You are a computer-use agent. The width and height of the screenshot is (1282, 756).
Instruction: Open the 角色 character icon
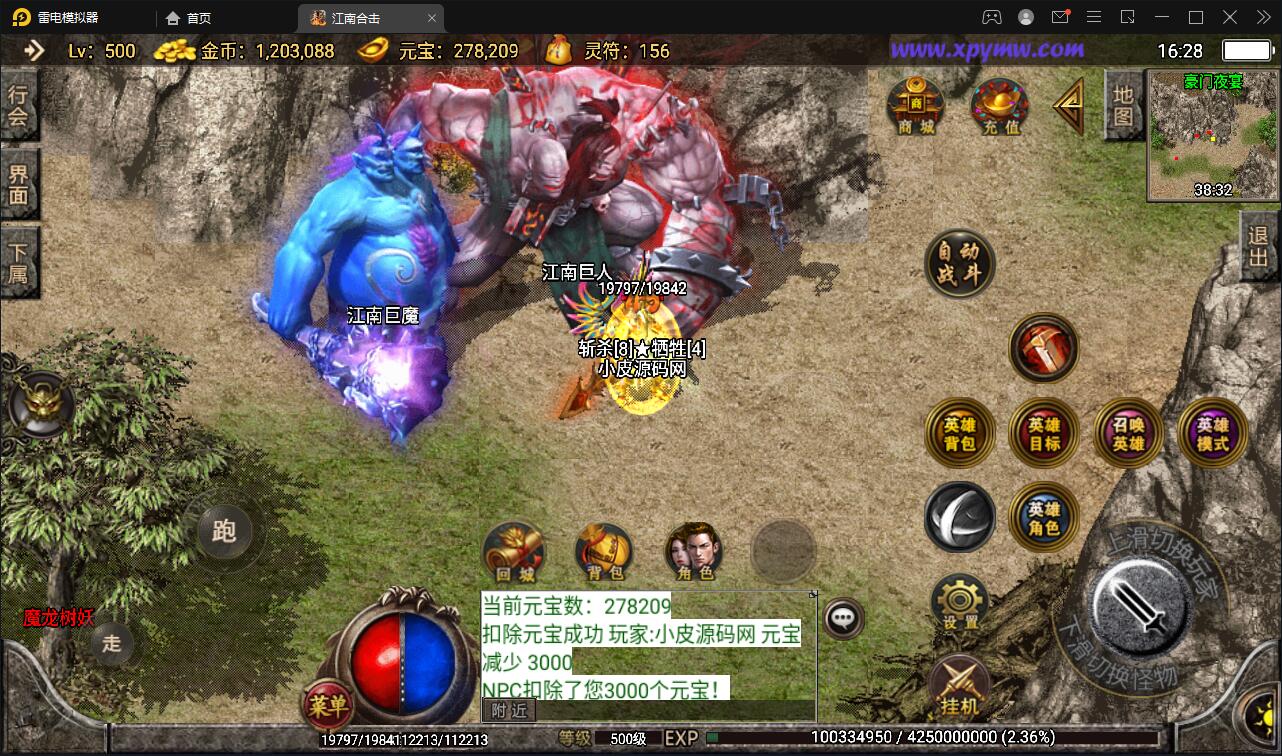click(x=694, y=549)
